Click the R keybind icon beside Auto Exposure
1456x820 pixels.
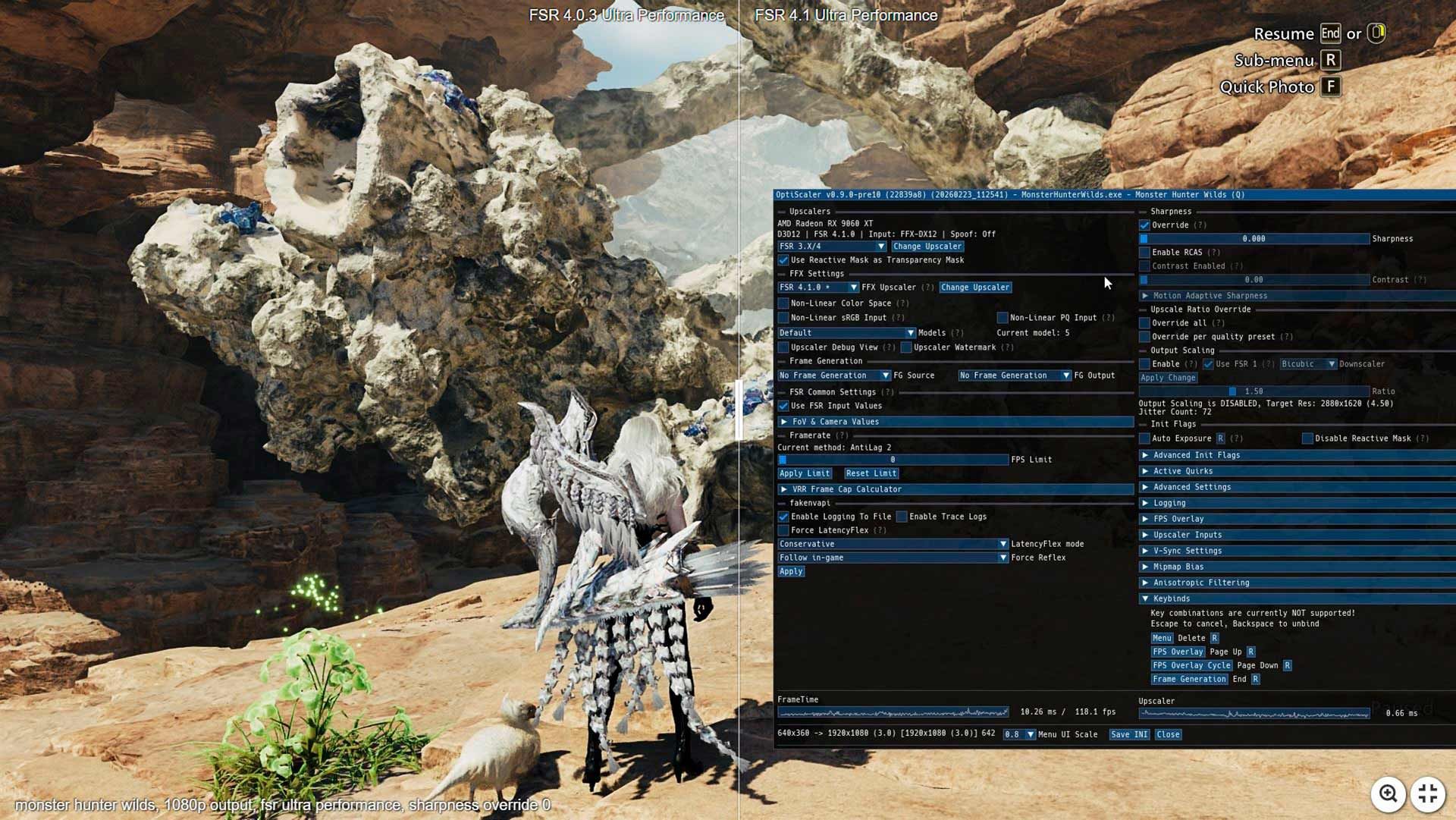pos(1219,438)
